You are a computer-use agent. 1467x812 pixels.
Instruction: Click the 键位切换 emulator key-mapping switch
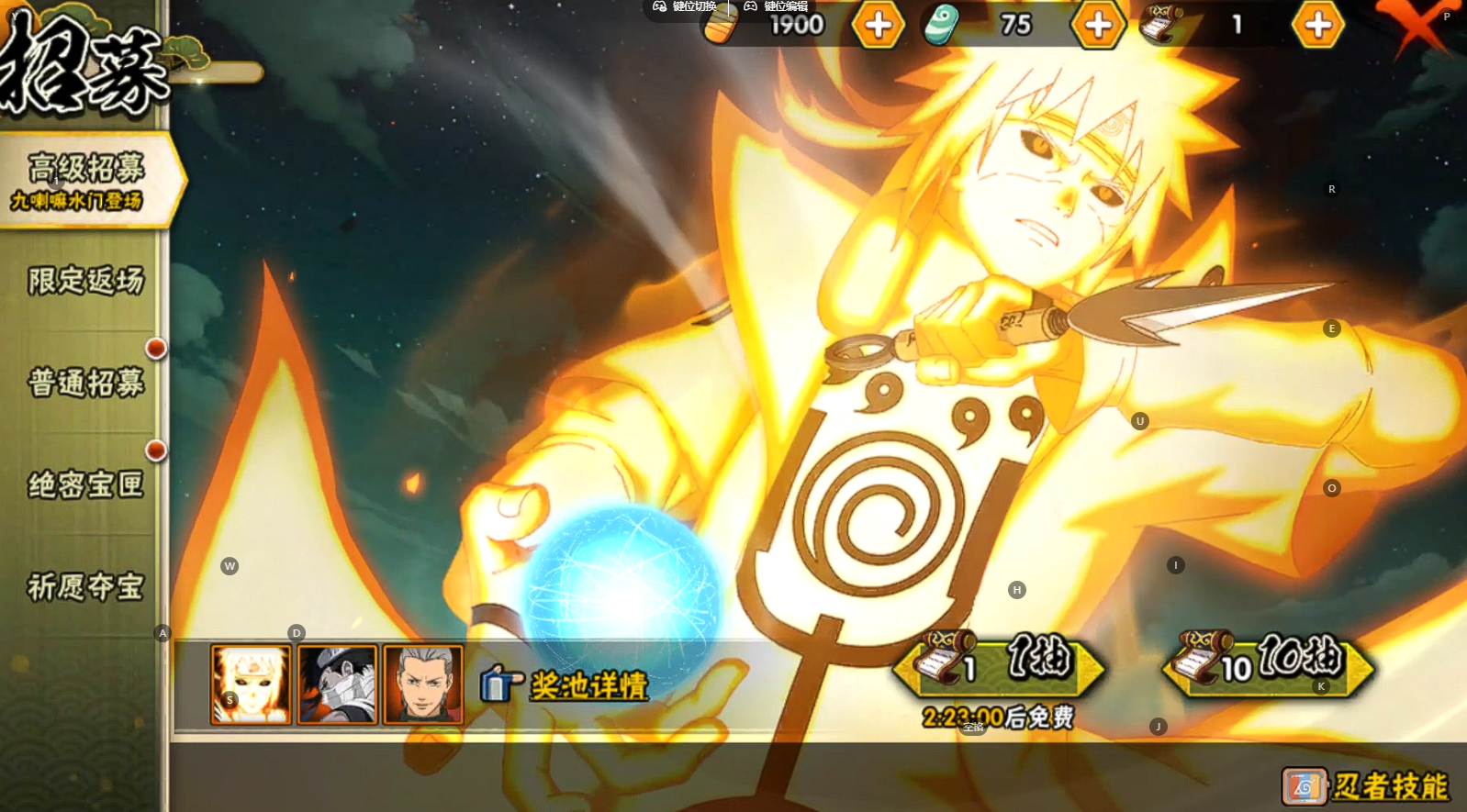pyautogui.click(x=685, y=6)
